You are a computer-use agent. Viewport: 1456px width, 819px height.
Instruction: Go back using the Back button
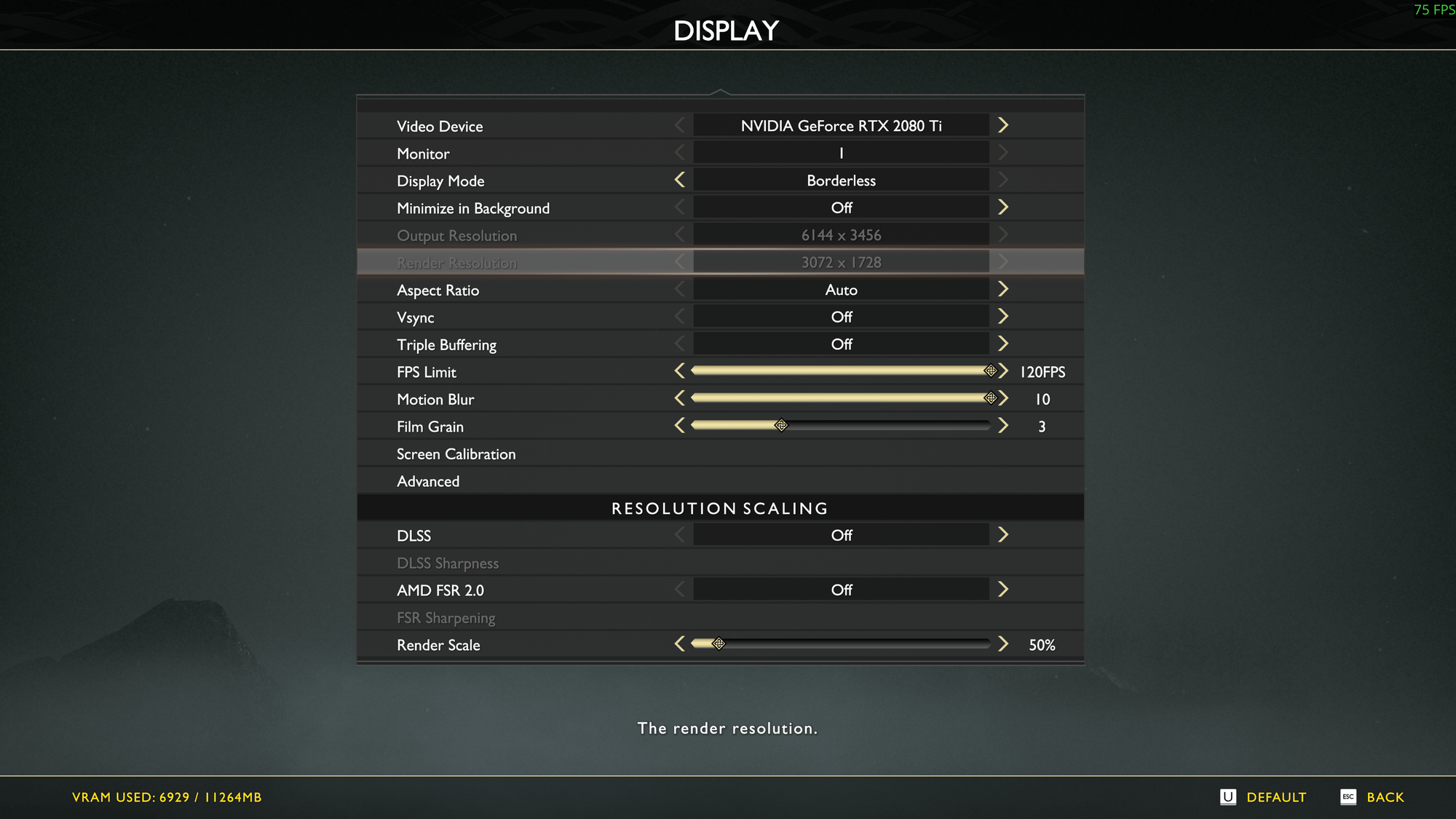tap(1373, 797)
